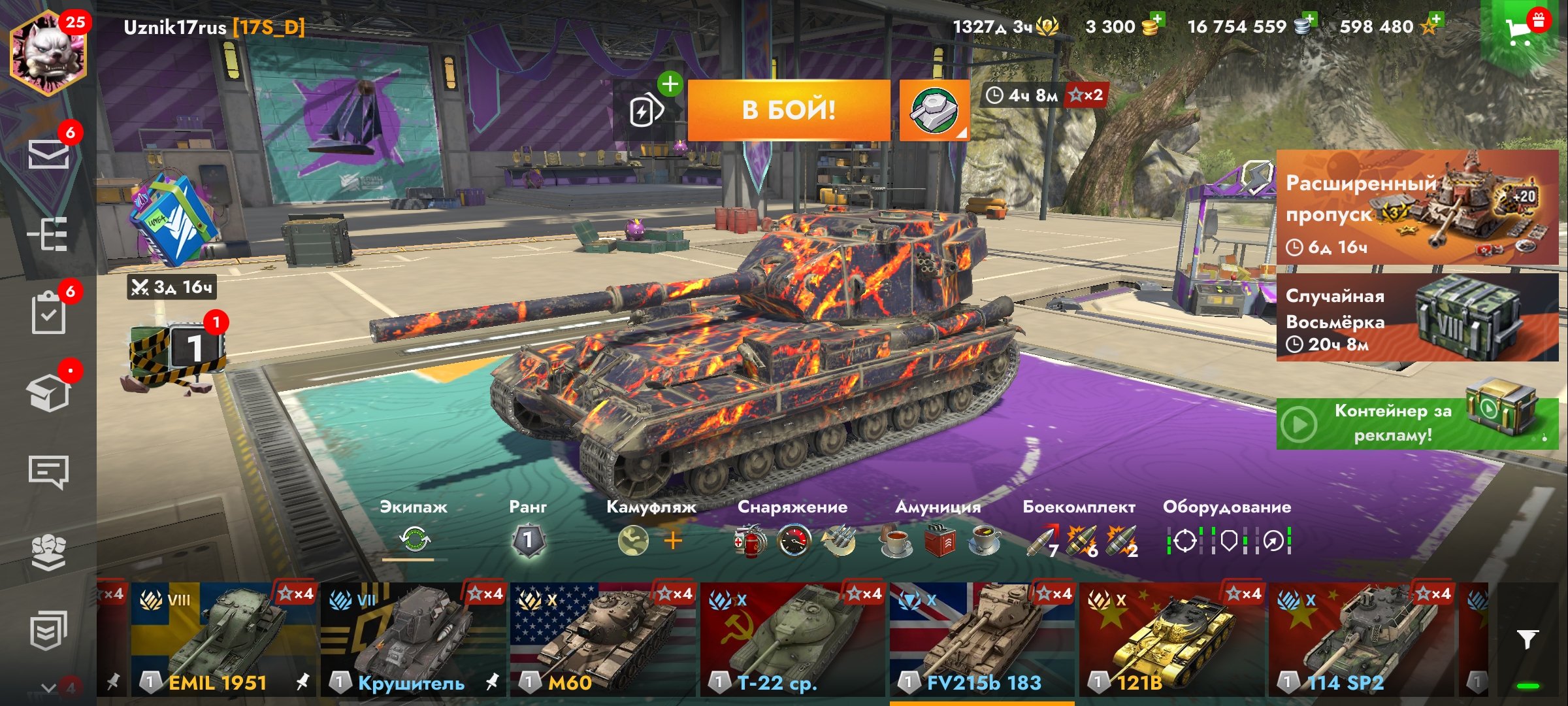
Task: Watch ad for Контейнер за рекламу
Action: click(x=1417, y=424)
